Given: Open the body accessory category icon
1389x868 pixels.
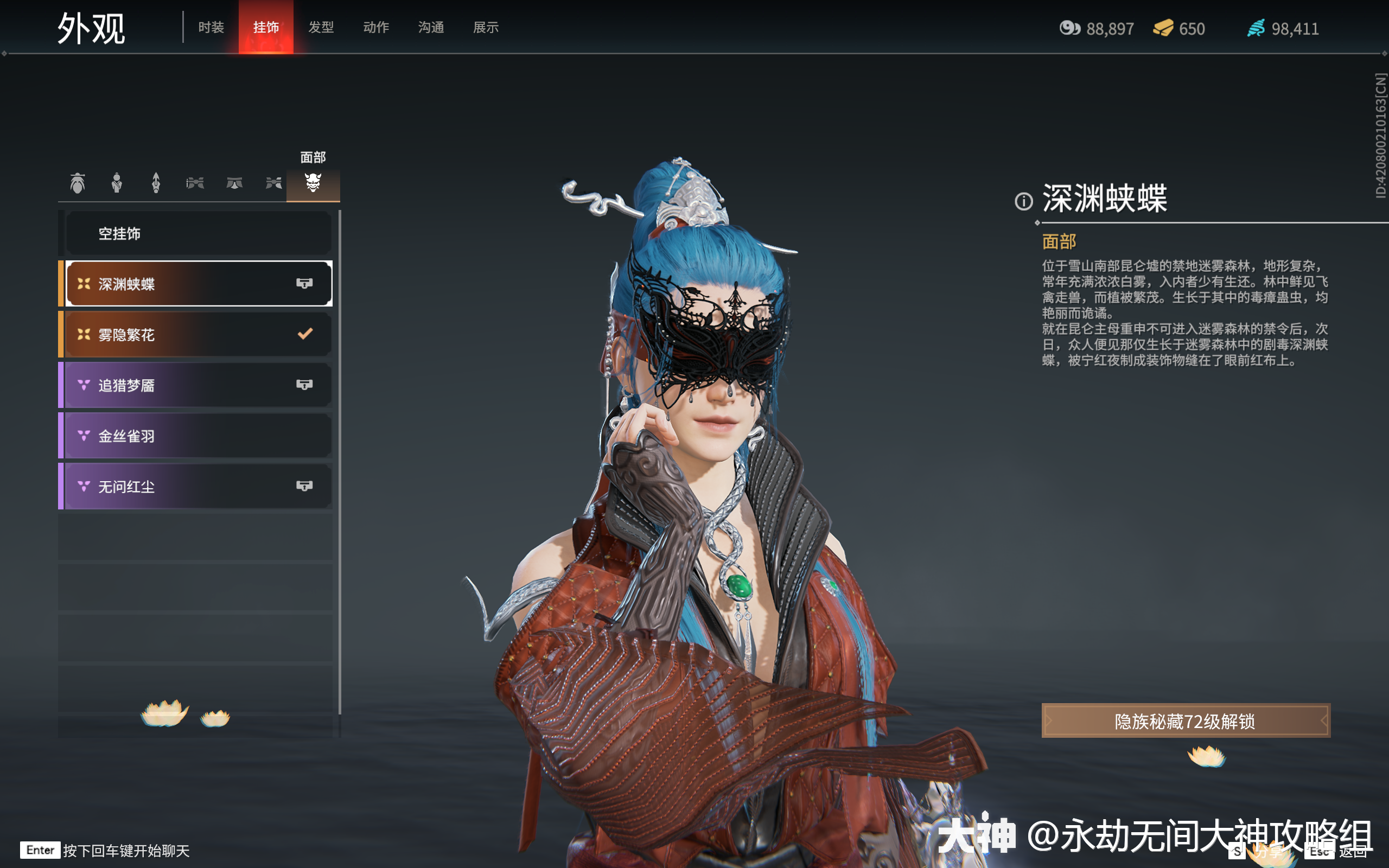Looking at the screenshot, I should point(118,183).
